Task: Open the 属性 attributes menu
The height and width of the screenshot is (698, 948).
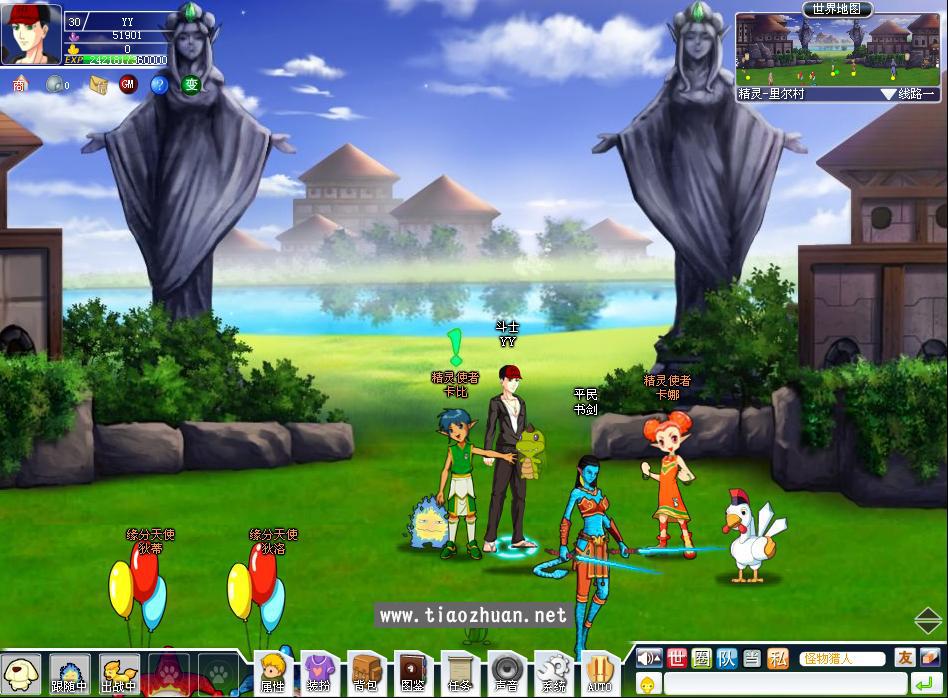Action: (x=272, y=672)
